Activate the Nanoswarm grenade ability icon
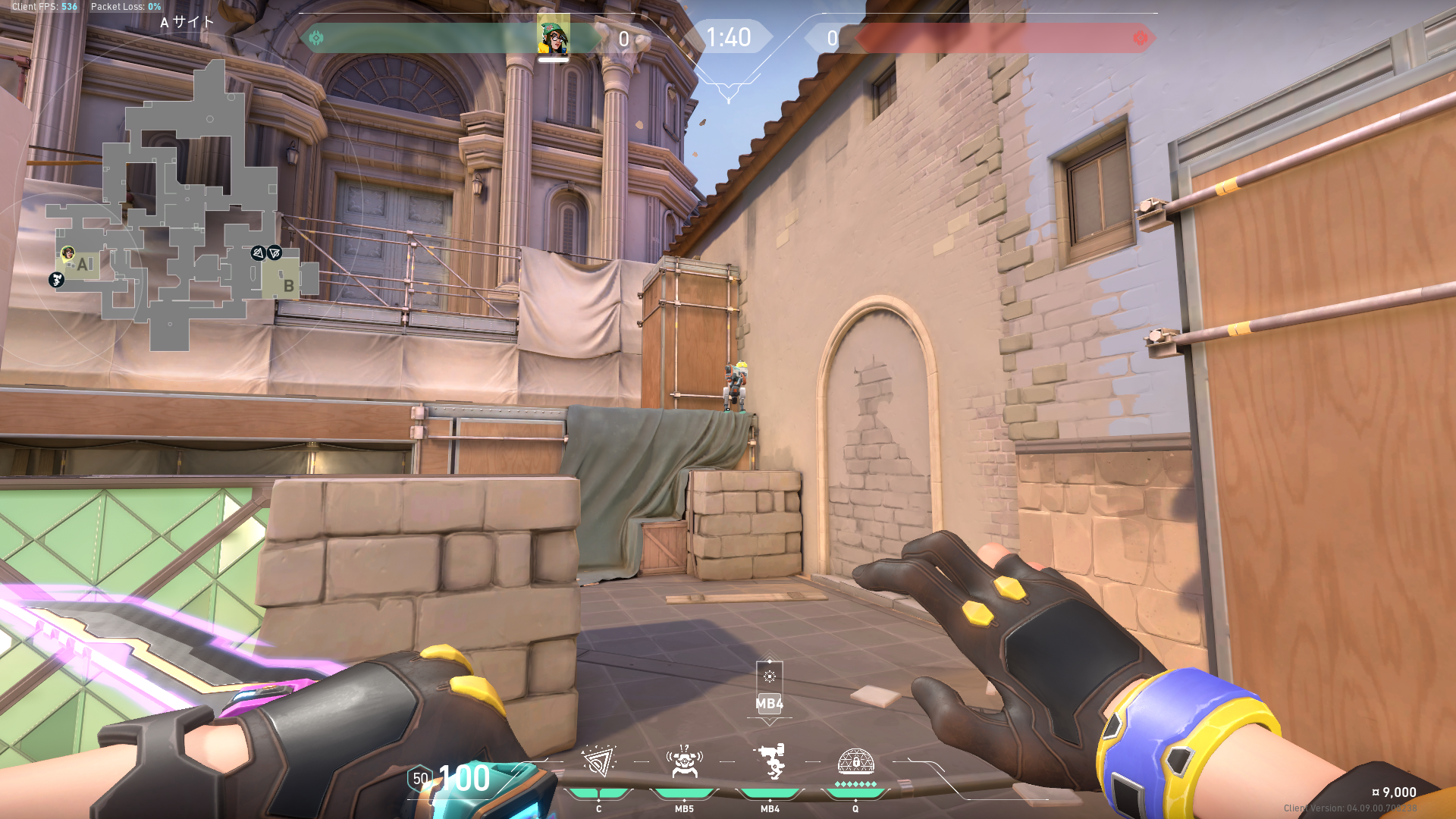This screenshot has width=1456, height=819. pyautogui.click(x=598, y=761)
